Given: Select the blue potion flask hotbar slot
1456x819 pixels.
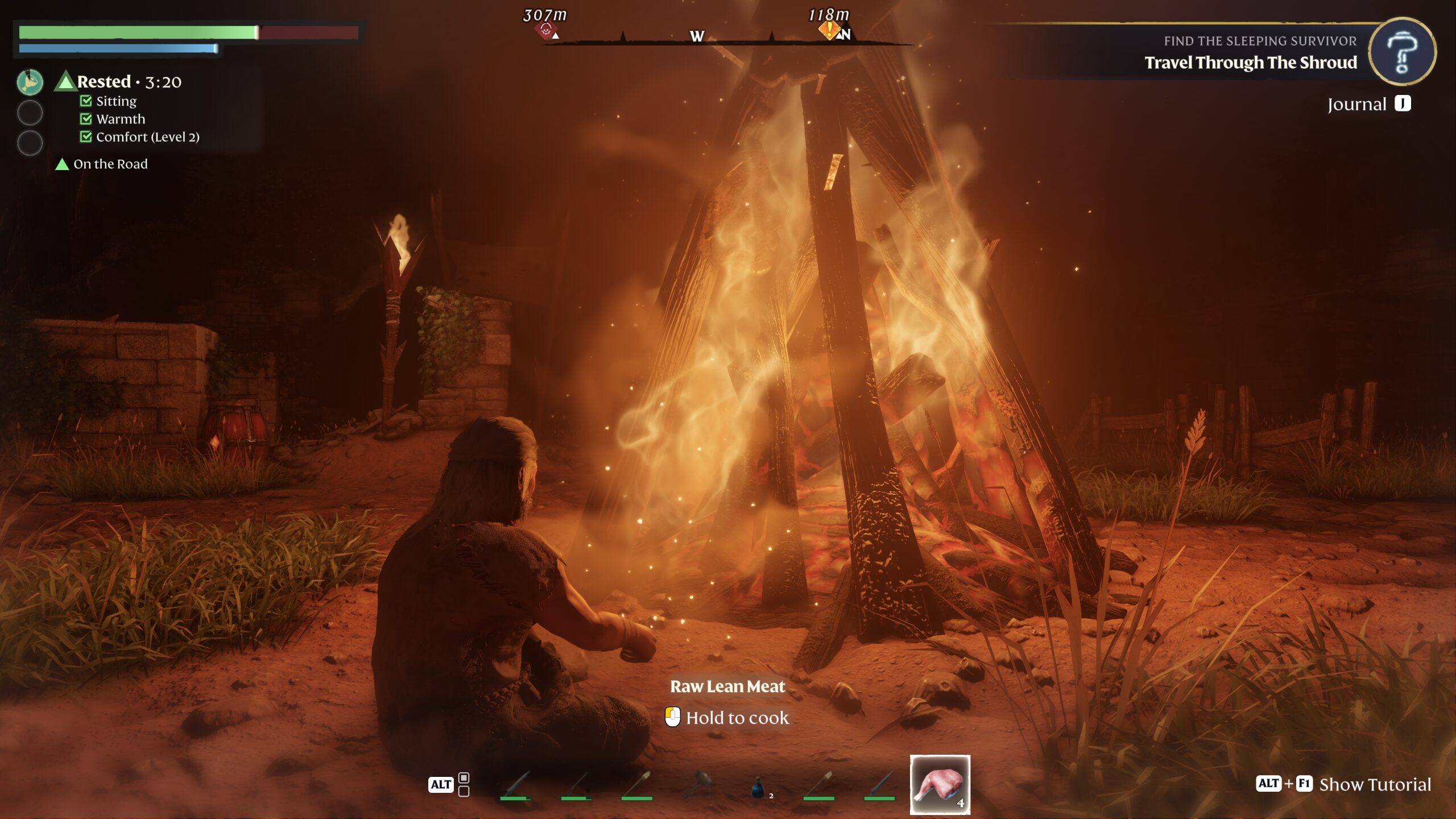Looking at the screenshot, I should click(758, 788).
